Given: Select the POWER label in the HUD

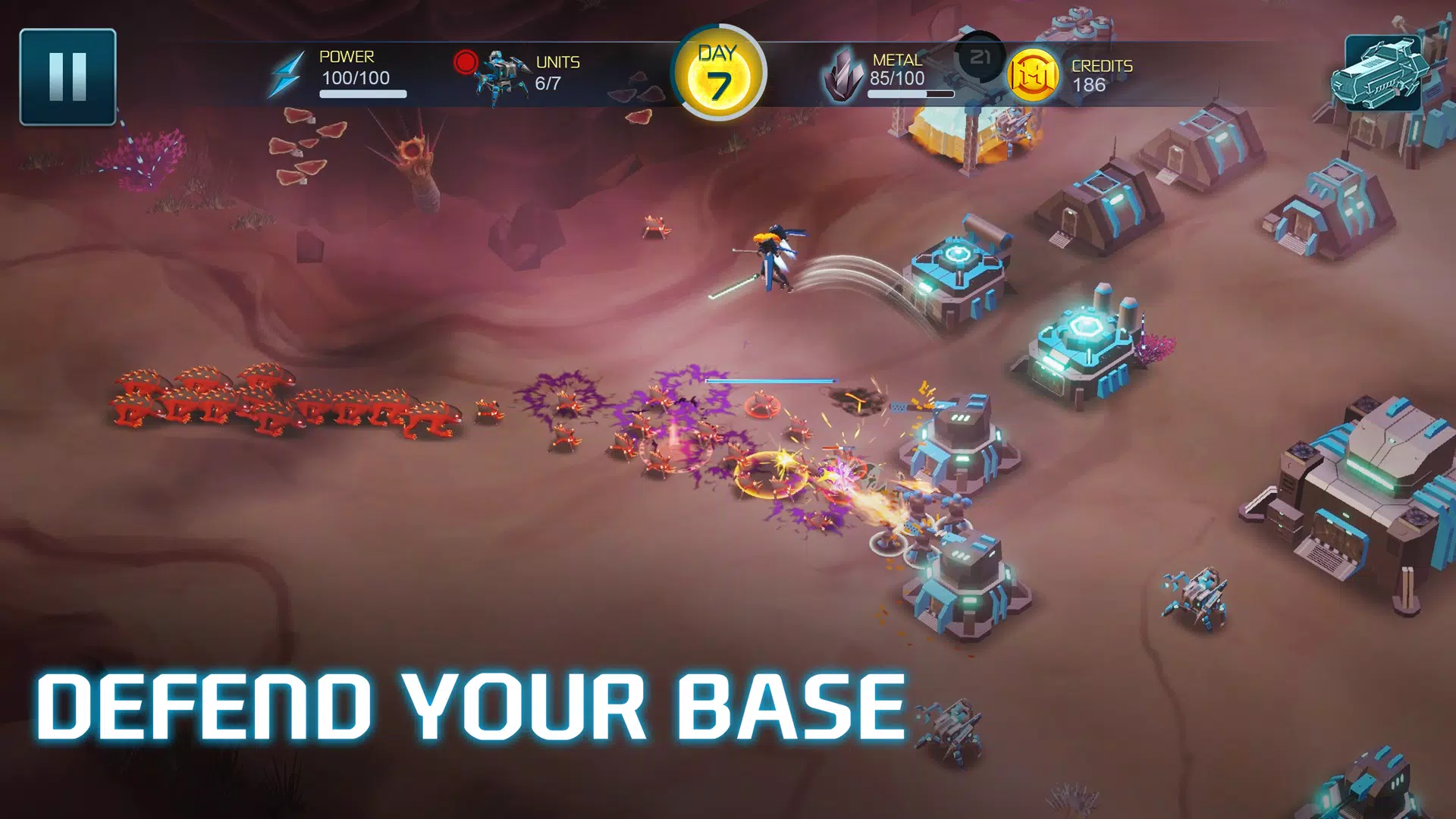Looking at the screenshot, I should pyautogui.click(x=347, y=56).
